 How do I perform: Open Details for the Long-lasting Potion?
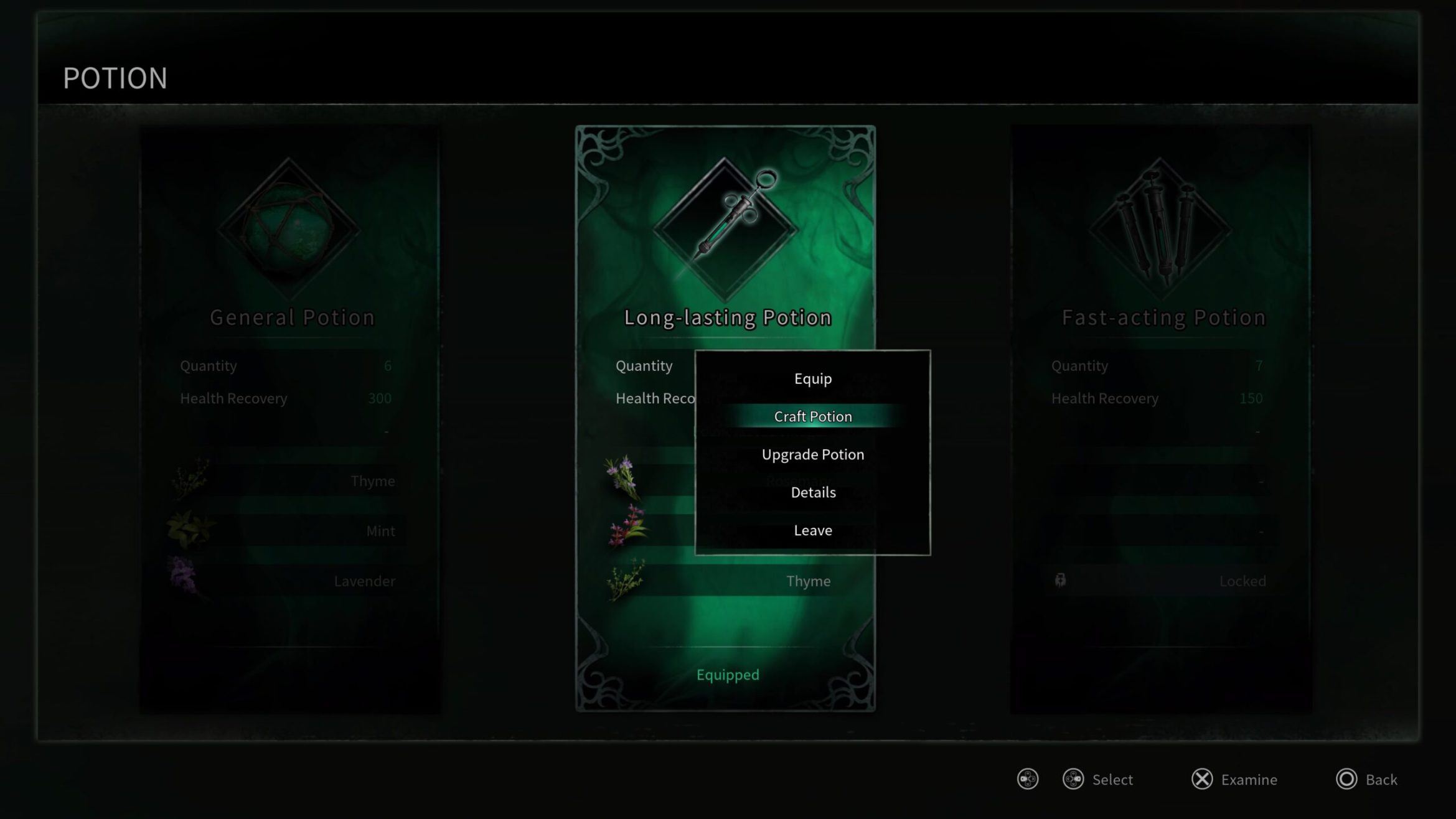pyautogui.click(x=812, y=492)
